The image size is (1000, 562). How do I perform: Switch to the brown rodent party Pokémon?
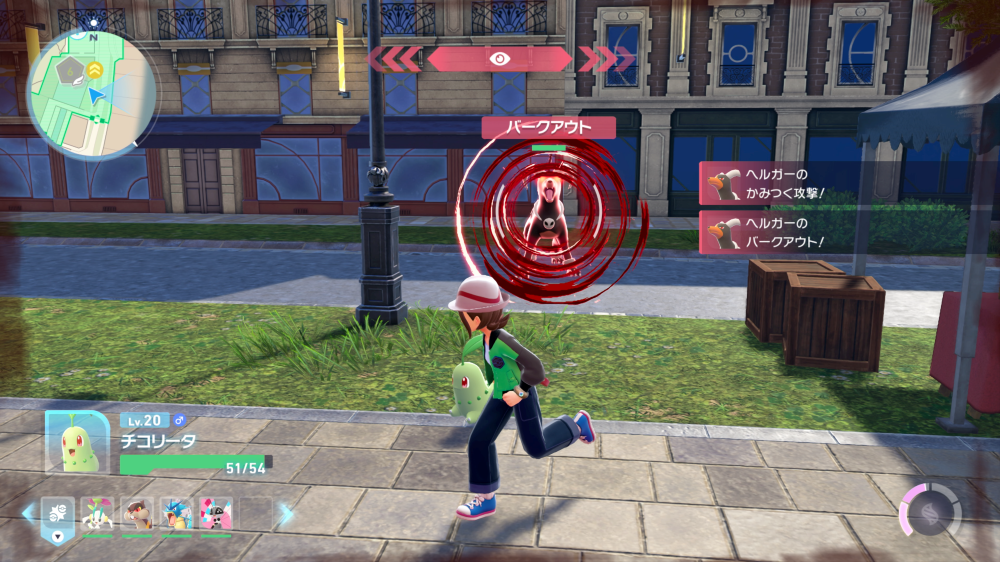pyautogui.click(x=137, y=514)
